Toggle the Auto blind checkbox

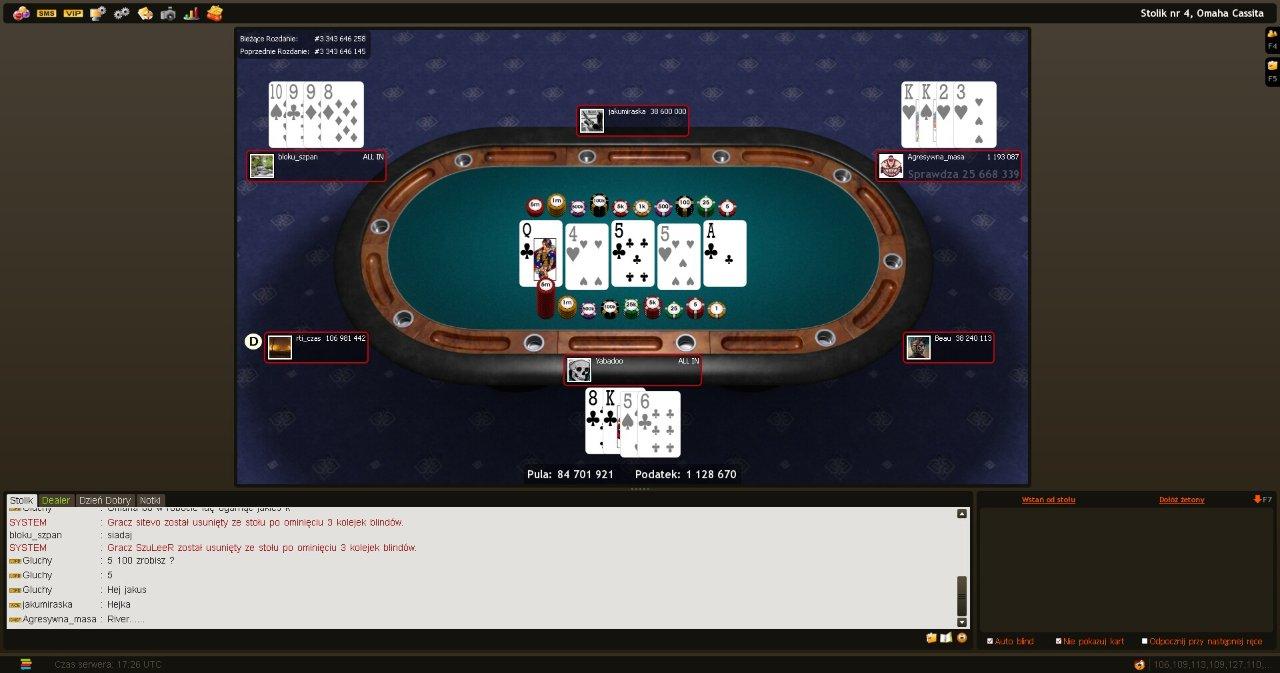tap(990, 641)
